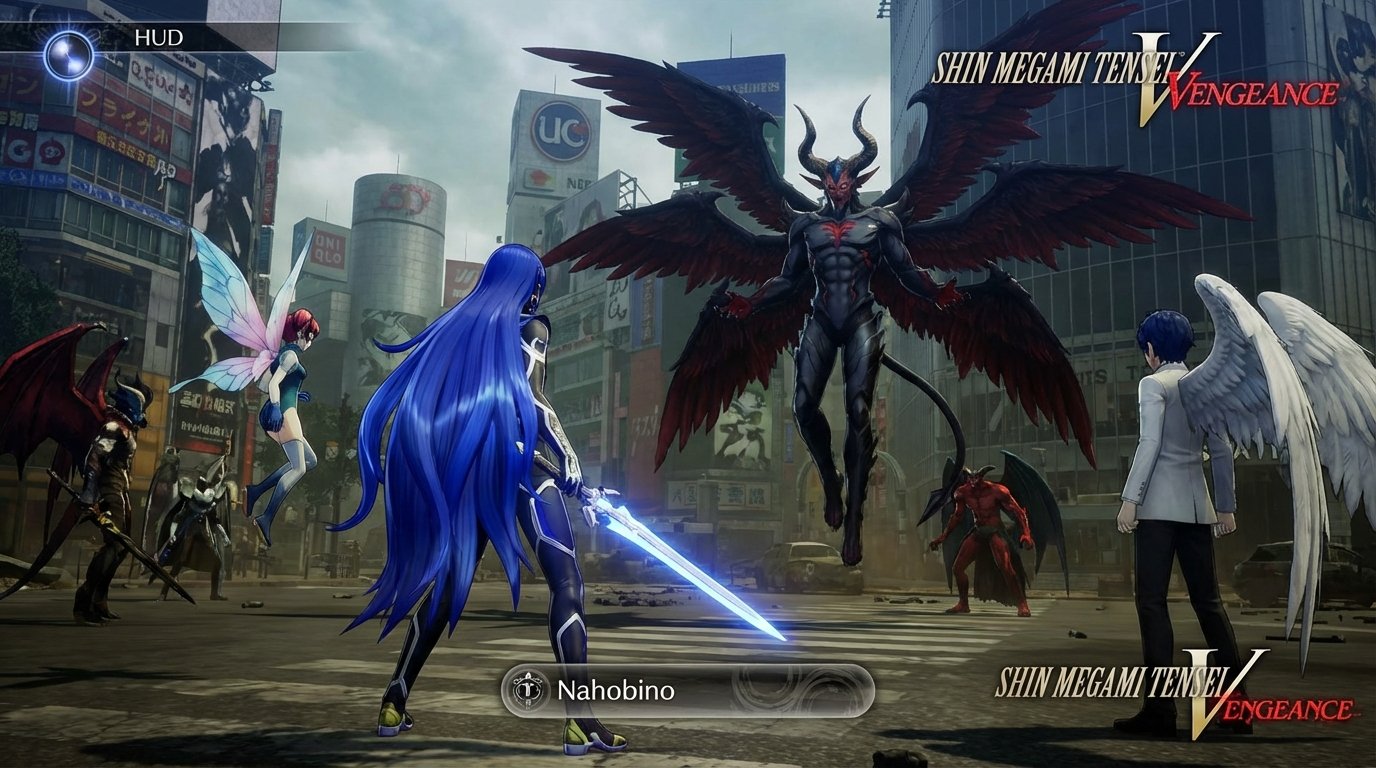Viewport: 1376px width, 768px height.
Task: Click the red Vengeance text under the top logo
Action: (x=1257, y=93)
